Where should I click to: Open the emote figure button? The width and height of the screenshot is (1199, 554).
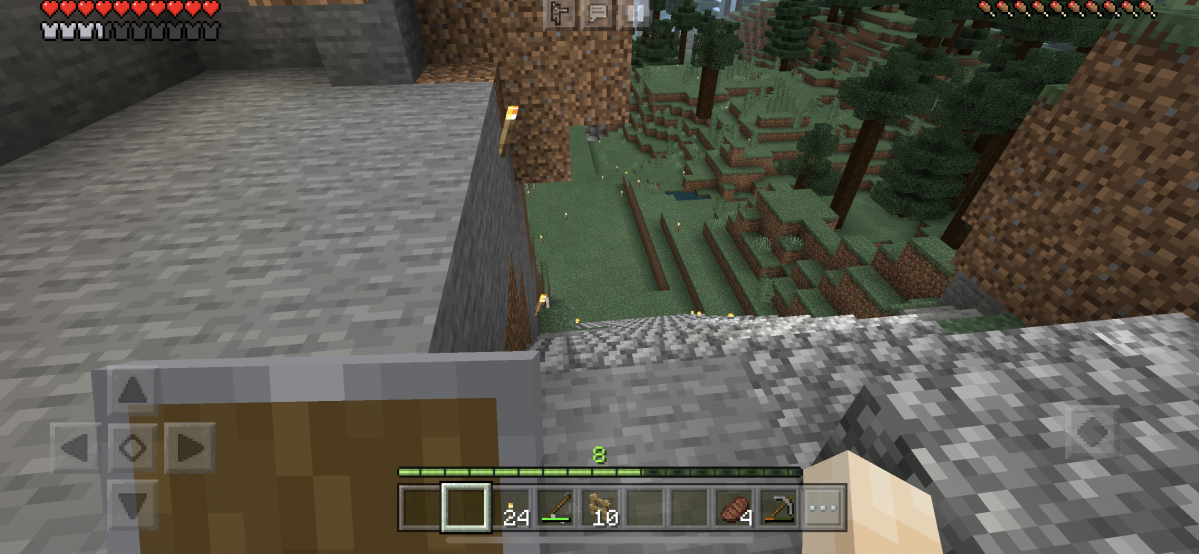[x=560, y=13]
